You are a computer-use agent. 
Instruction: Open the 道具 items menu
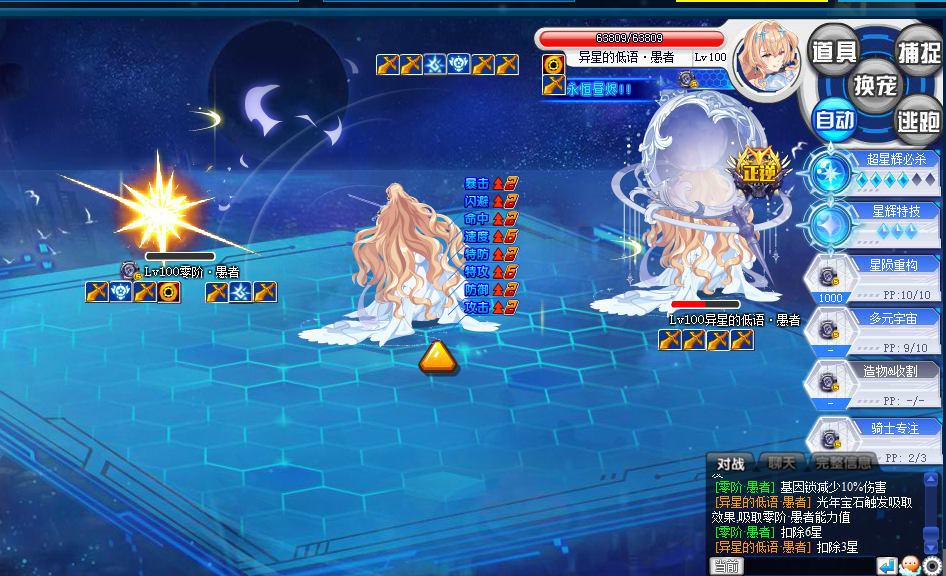(833, 51)
